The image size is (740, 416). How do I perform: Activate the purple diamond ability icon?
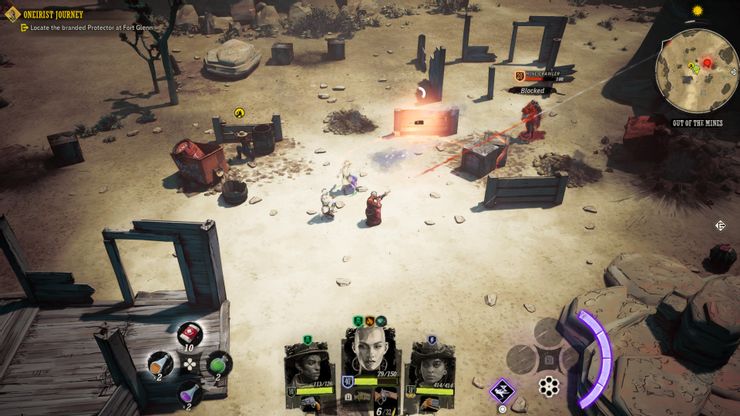coord(502,389)
